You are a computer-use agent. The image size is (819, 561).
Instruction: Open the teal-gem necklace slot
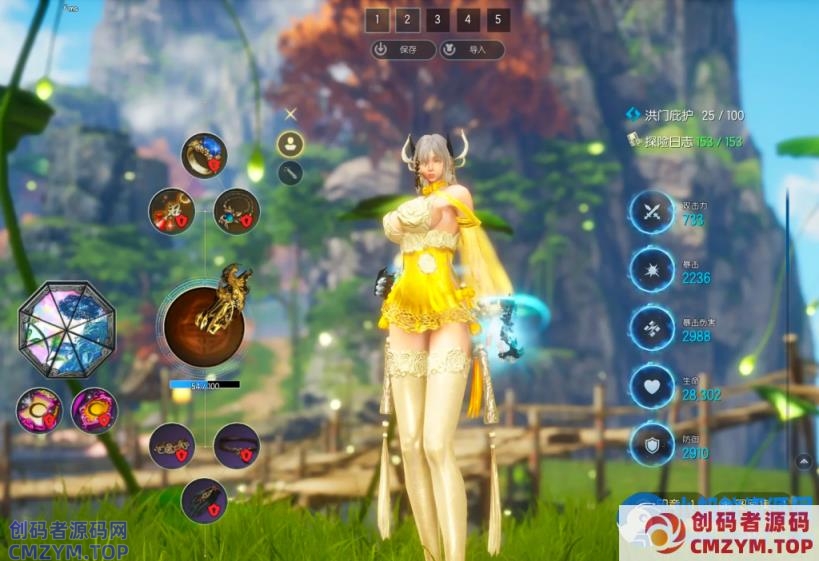(237, 211)
